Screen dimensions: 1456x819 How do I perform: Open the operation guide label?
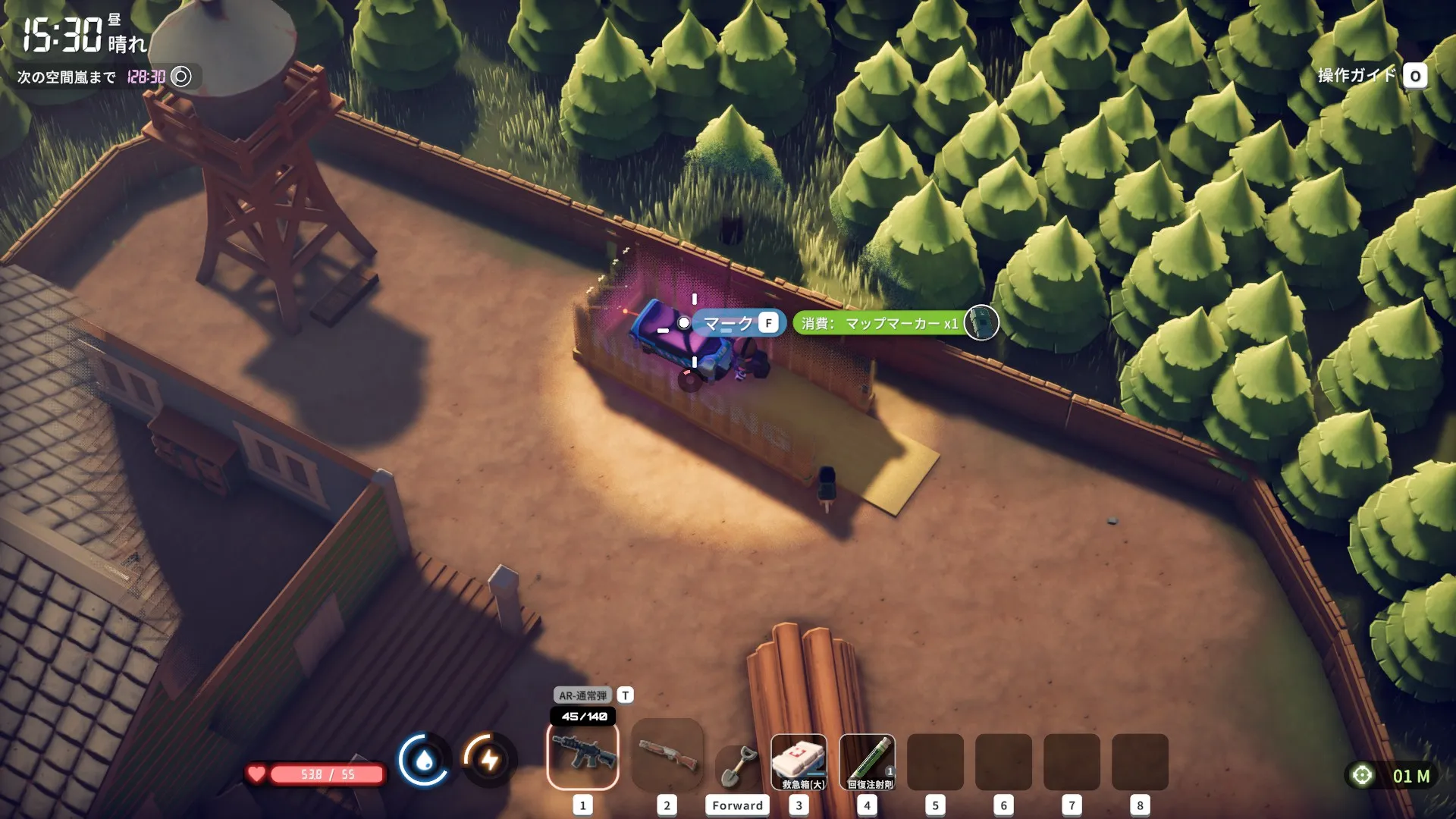1357,75
